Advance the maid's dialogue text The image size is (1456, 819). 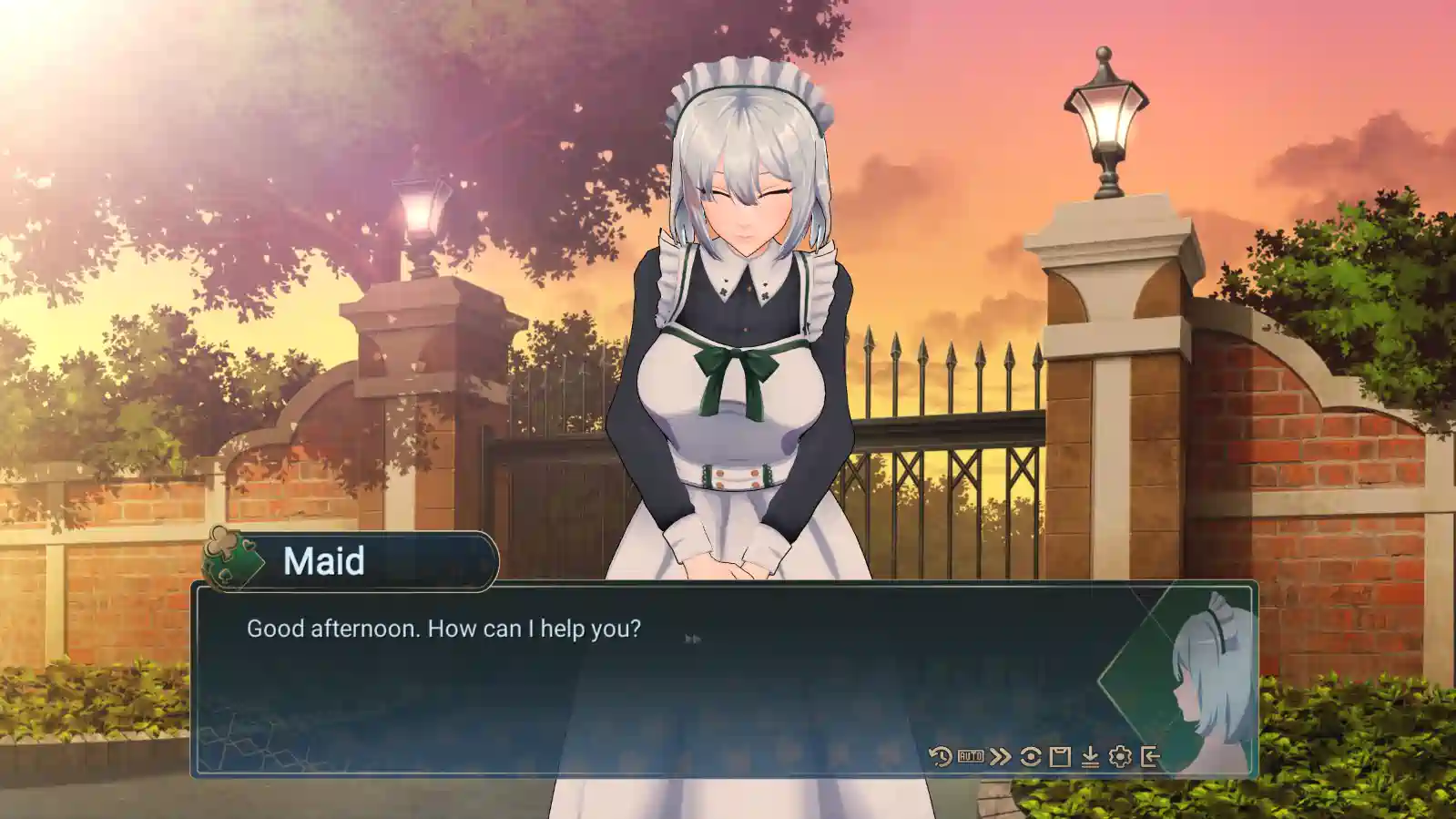coord(637,683)
